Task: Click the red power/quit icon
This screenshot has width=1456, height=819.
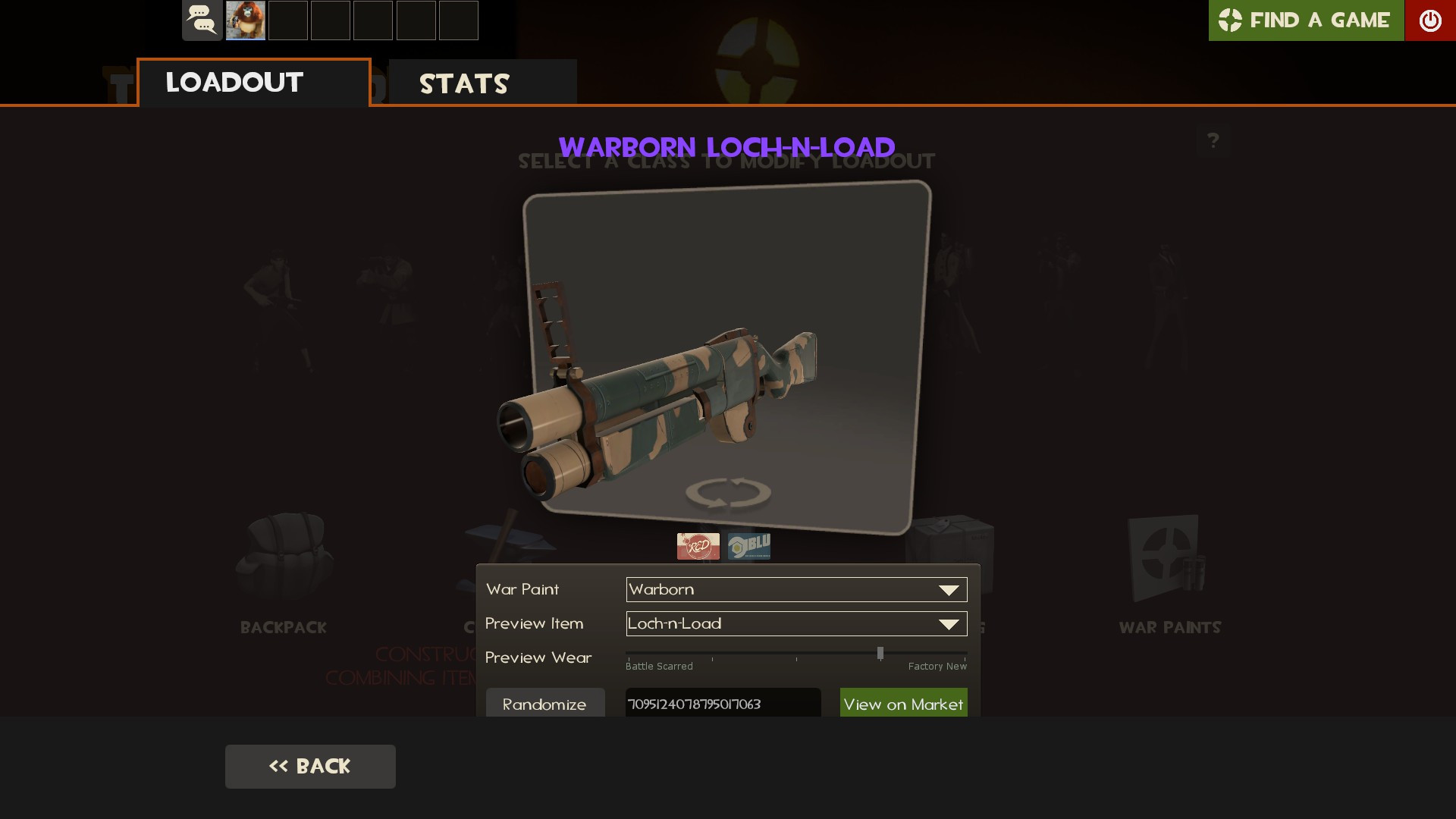Action: tap(1430, 20)
